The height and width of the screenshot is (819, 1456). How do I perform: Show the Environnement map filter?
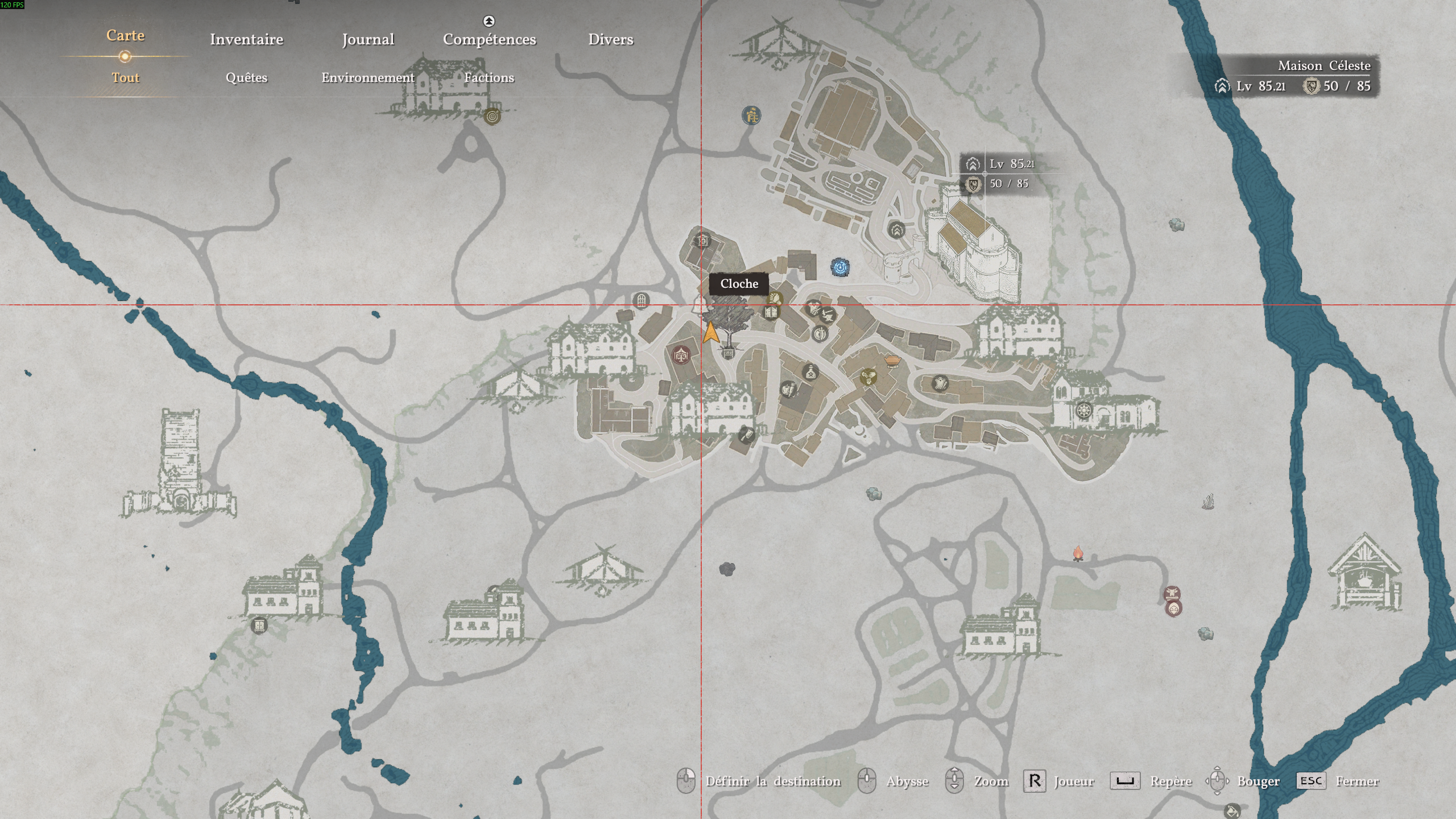pos(368,77)
